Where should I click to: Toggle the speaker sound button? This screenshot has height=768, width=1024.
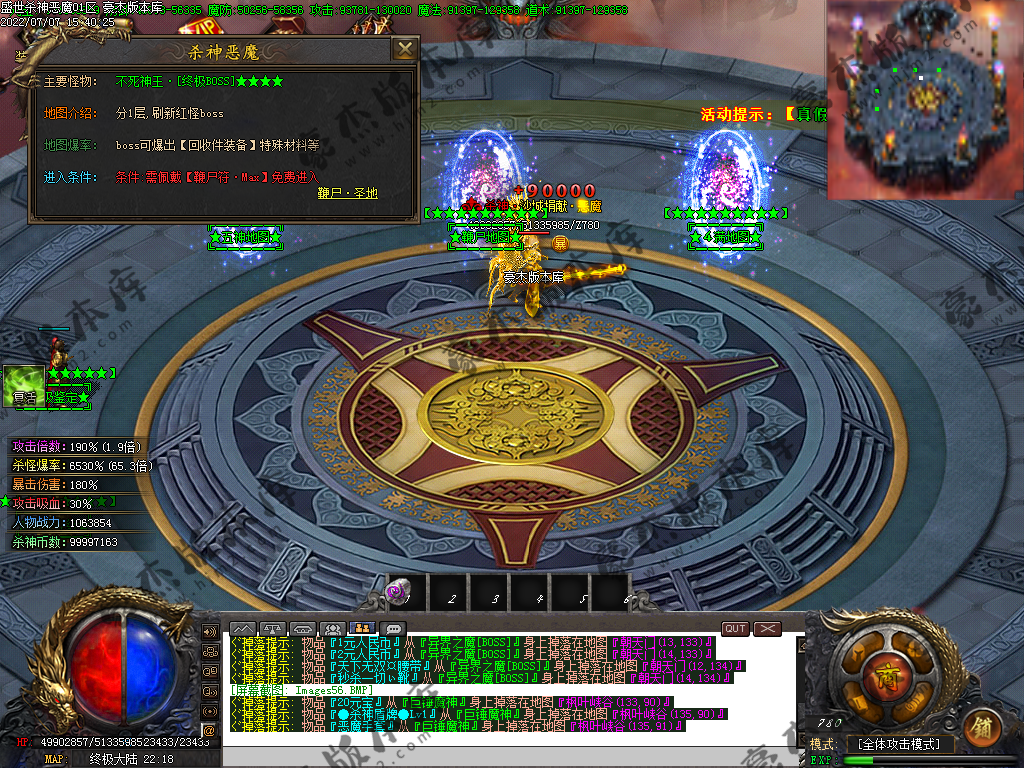209,632
